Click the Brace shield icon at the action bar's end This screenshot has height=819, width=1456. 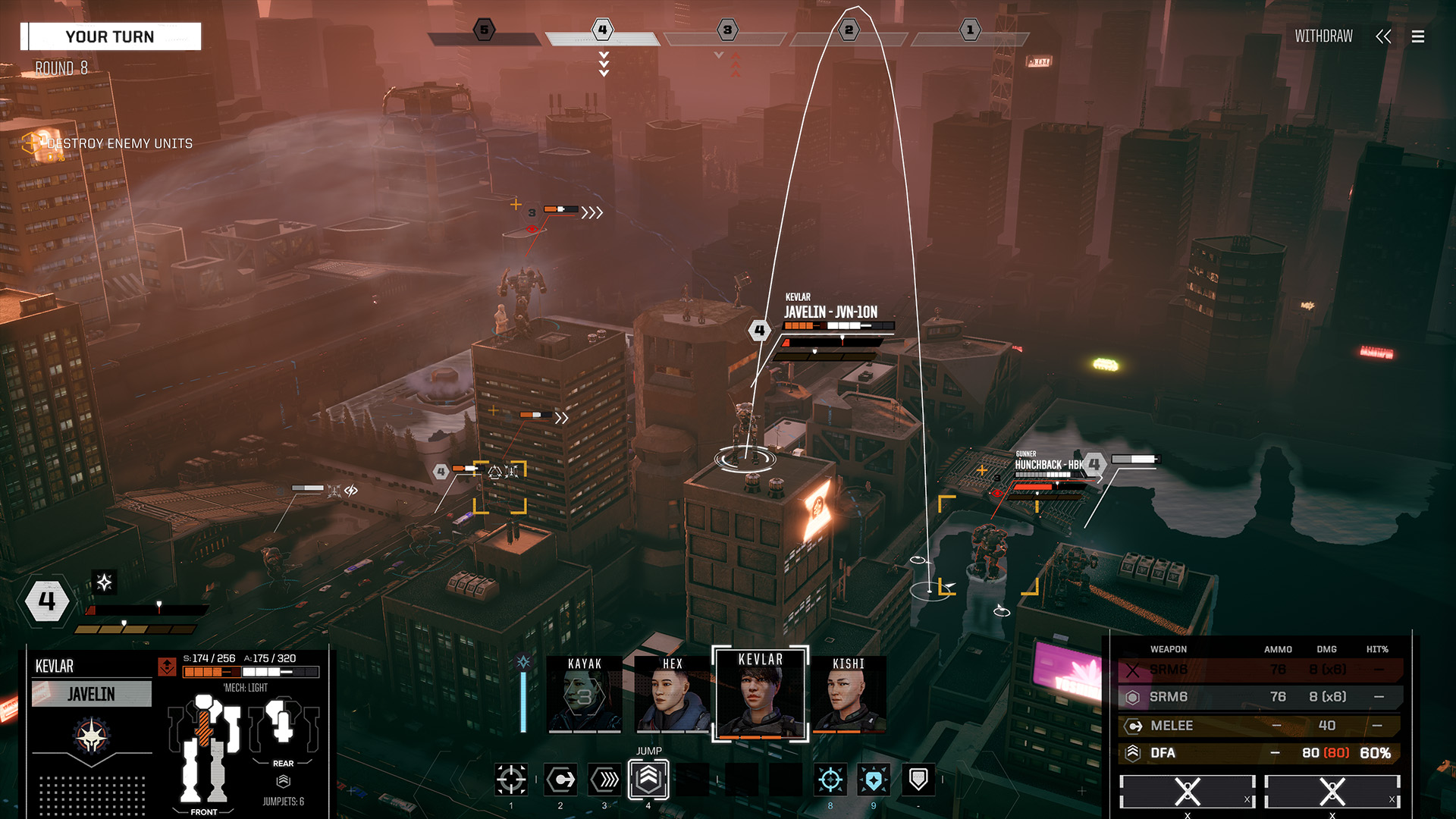[x=918, y=780]
